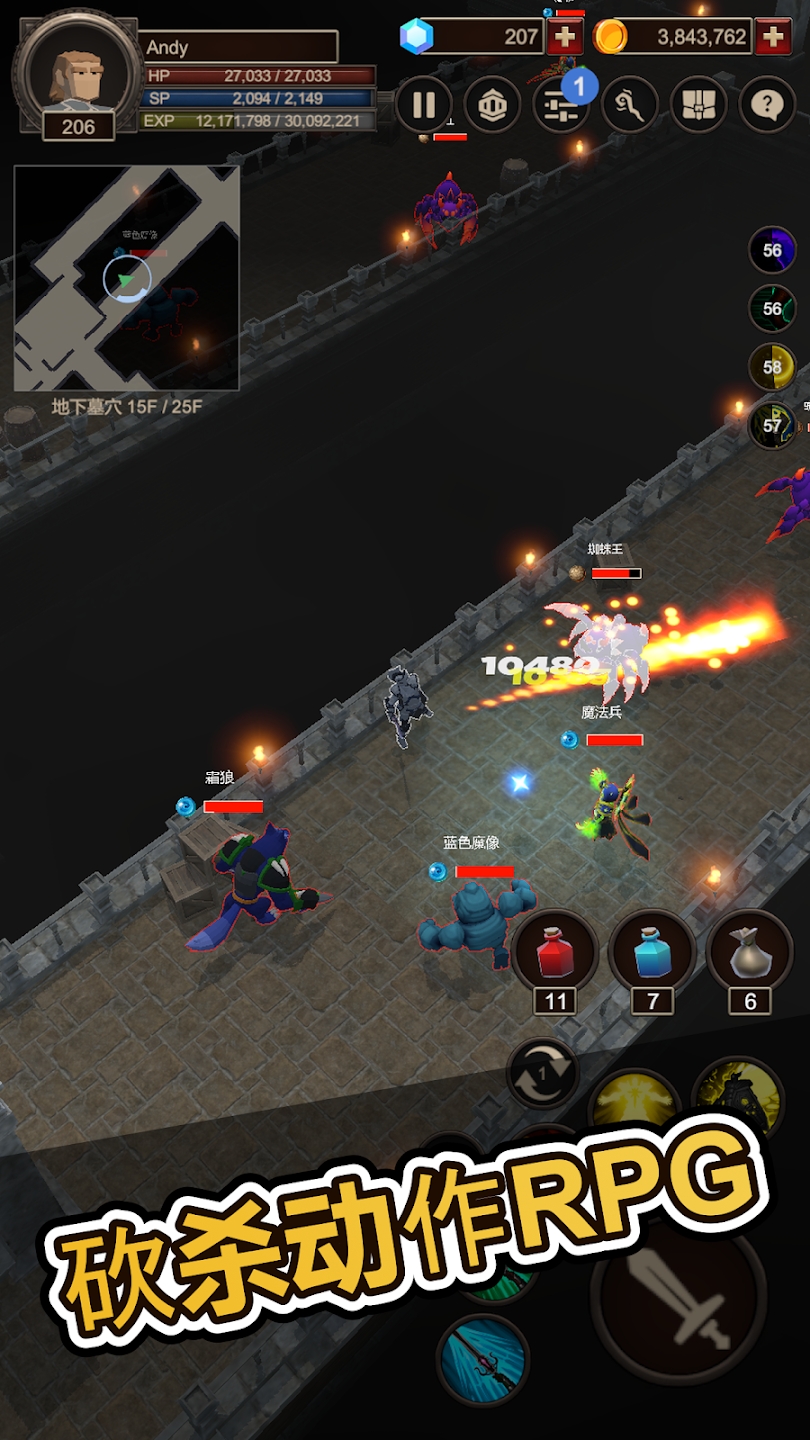Click the dungeon minimap
810x1440 pixels.
point(126,278)
